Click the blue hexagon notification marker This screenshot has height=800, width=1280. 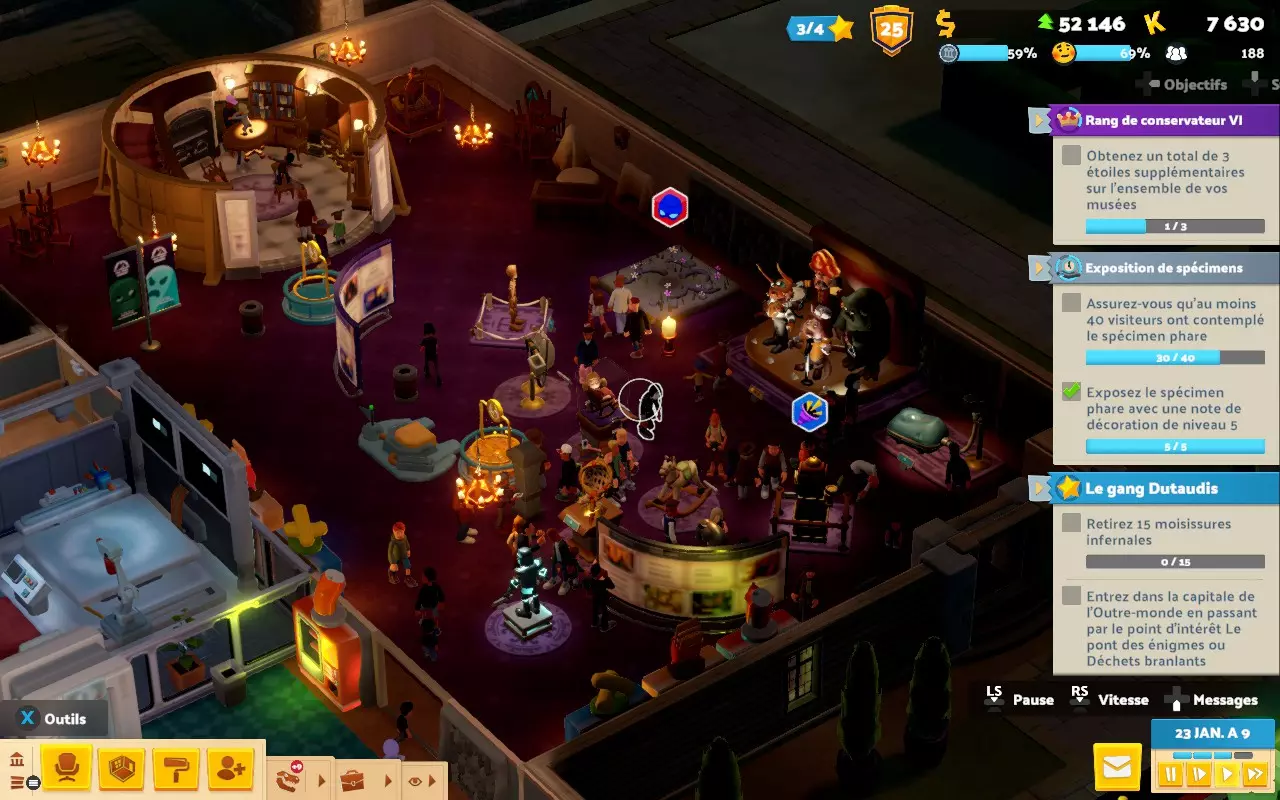809,412
